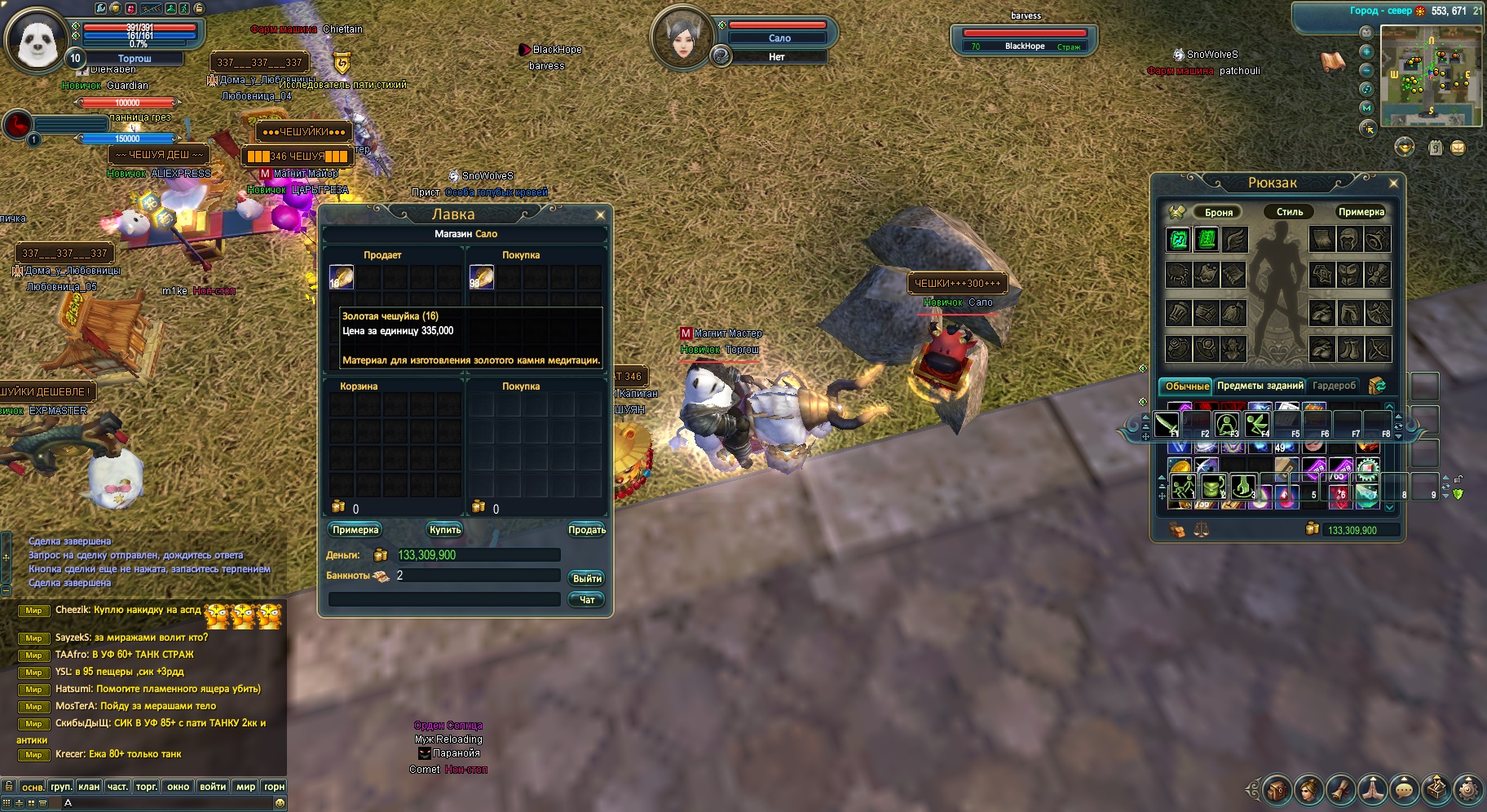Open the backpack icon in bottom menu bar
The image size is (1487, 812).
(1277, 789)
